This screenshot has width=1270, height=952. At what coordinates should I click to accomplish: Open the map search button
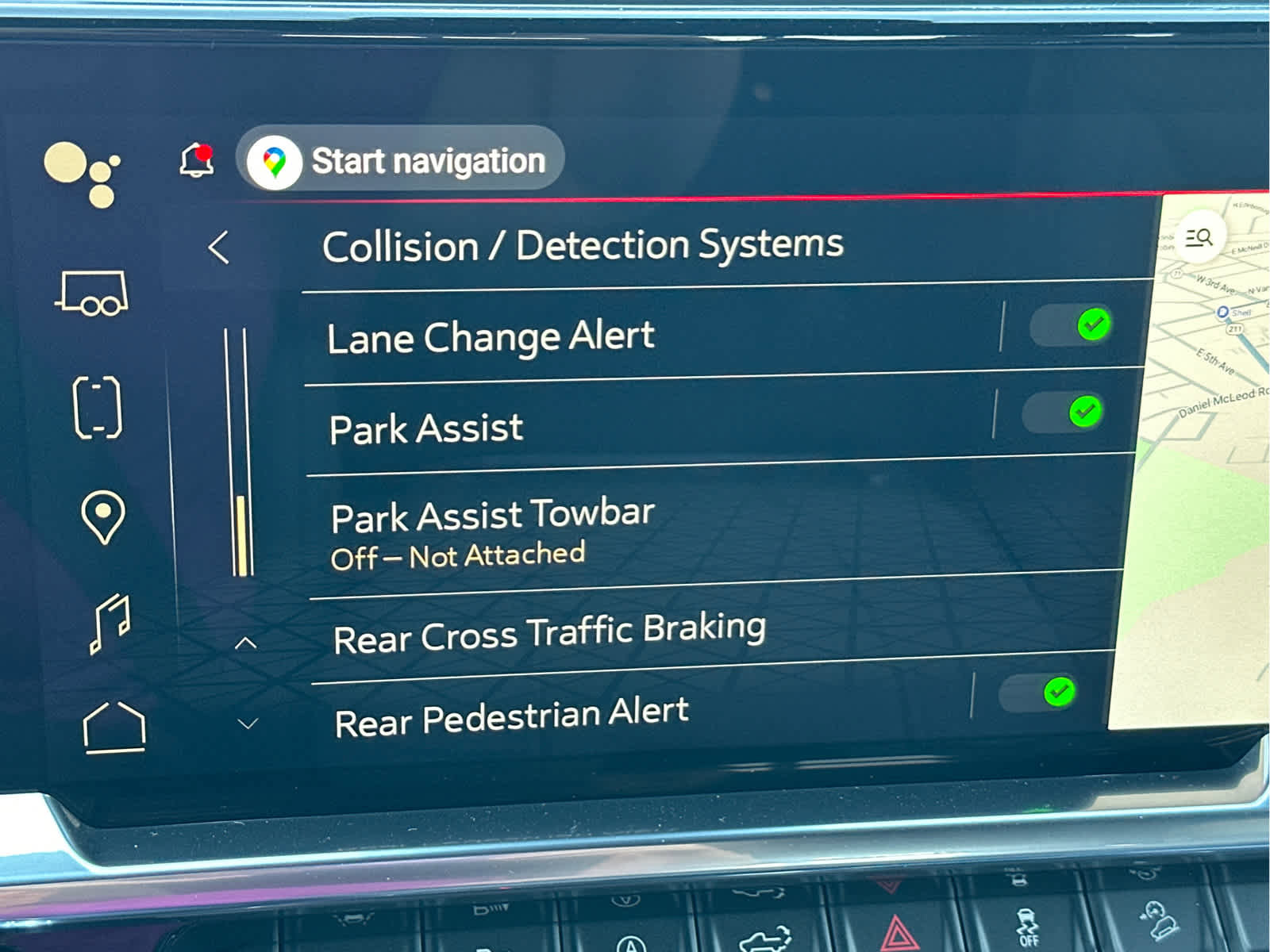(1198, 236)
